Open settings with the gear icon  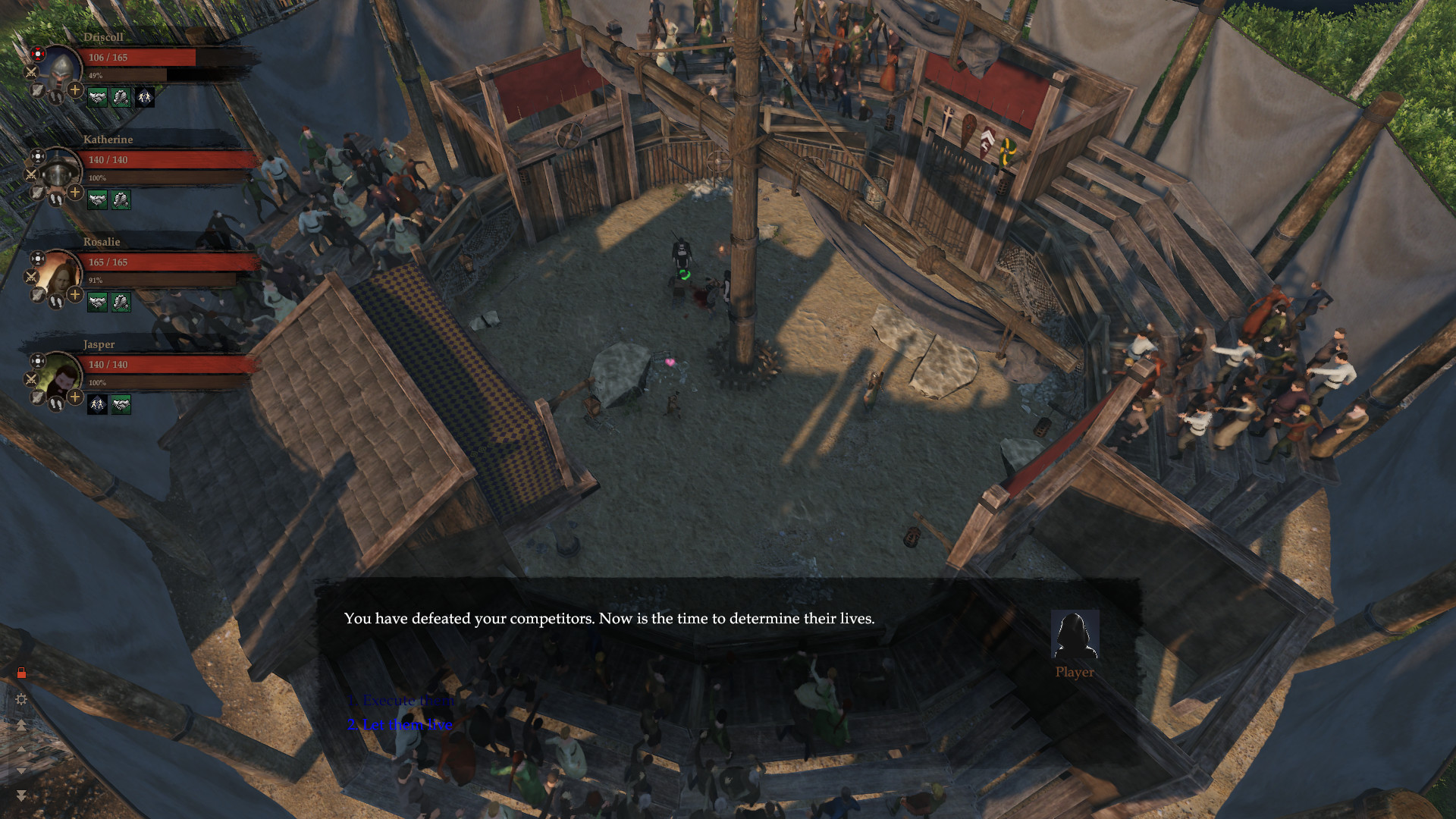pos(20,698)
